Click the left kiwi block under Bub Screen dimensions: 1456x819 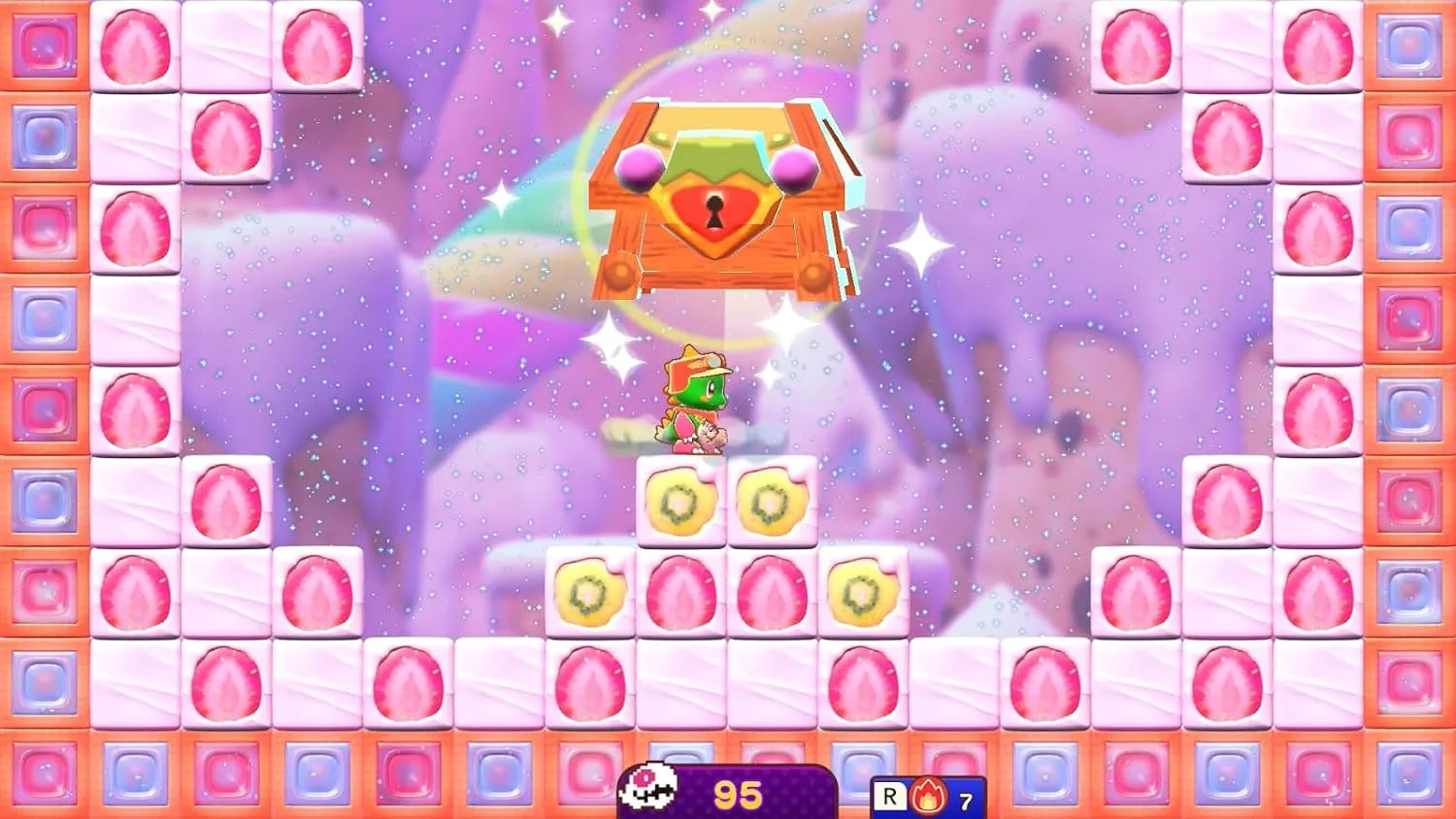679,500
